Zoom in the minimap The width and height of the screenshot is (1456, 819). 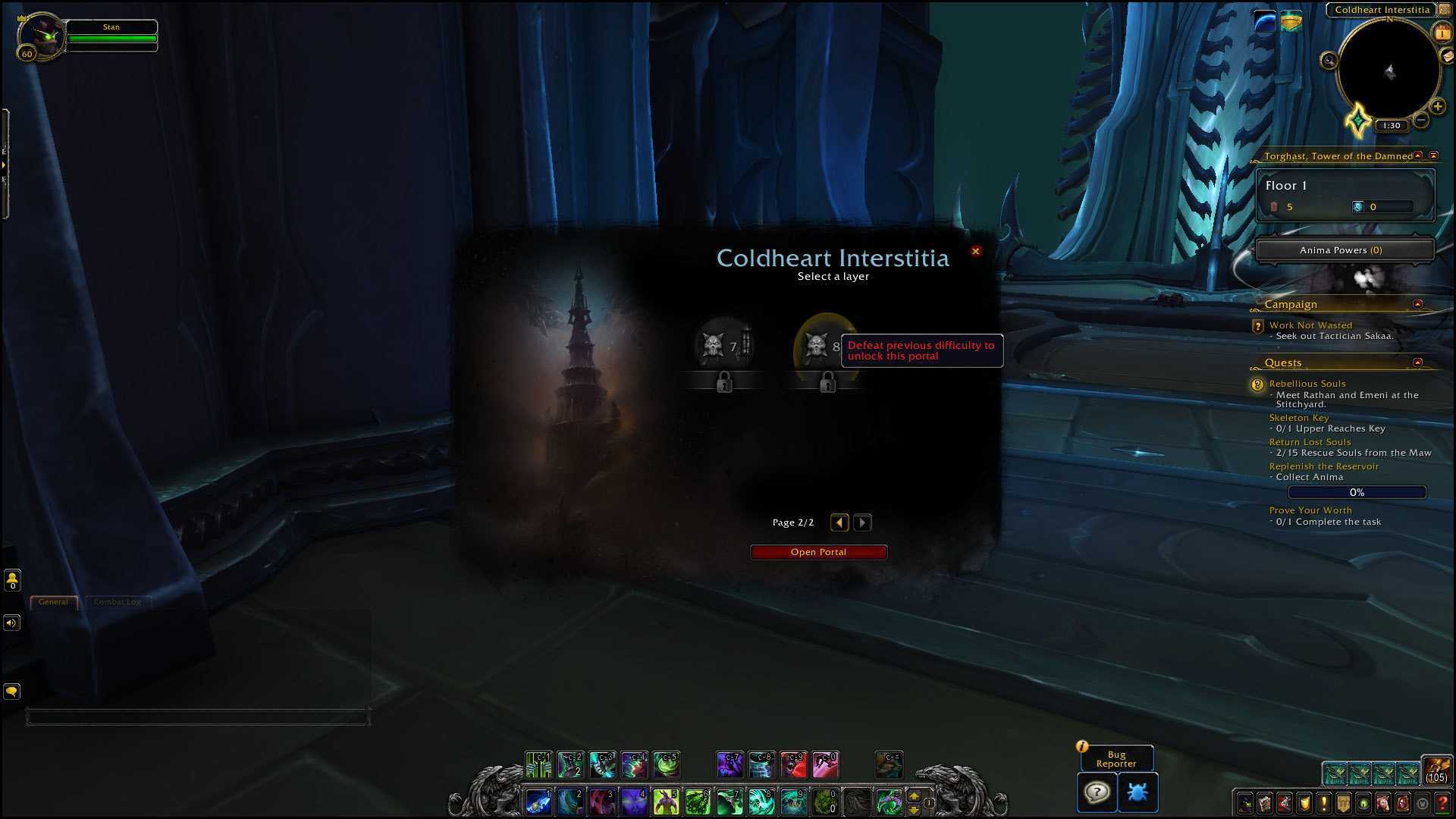click(1437, 107)
